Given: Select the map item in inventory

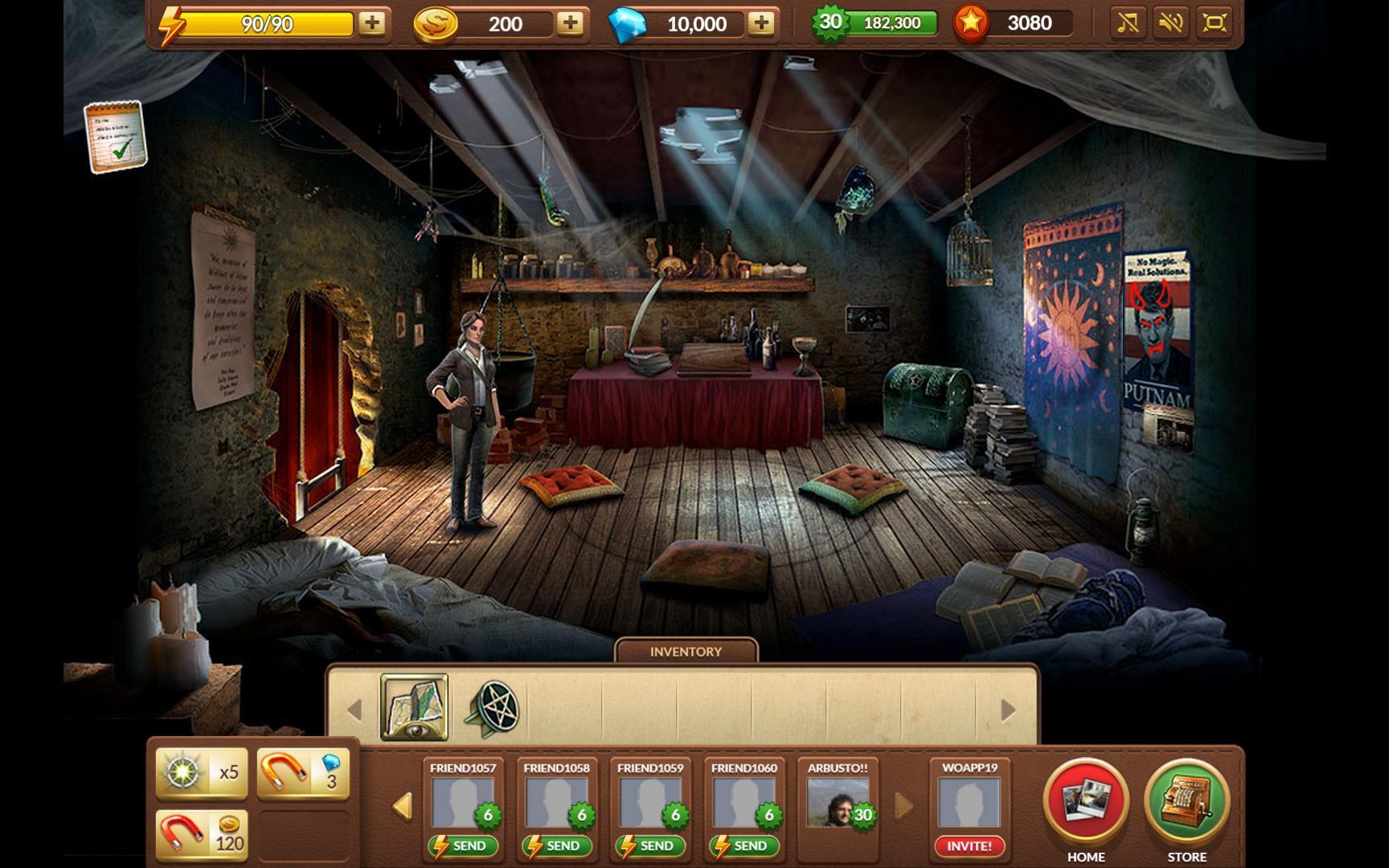Looking at the screenshot, I should point(414,707).
